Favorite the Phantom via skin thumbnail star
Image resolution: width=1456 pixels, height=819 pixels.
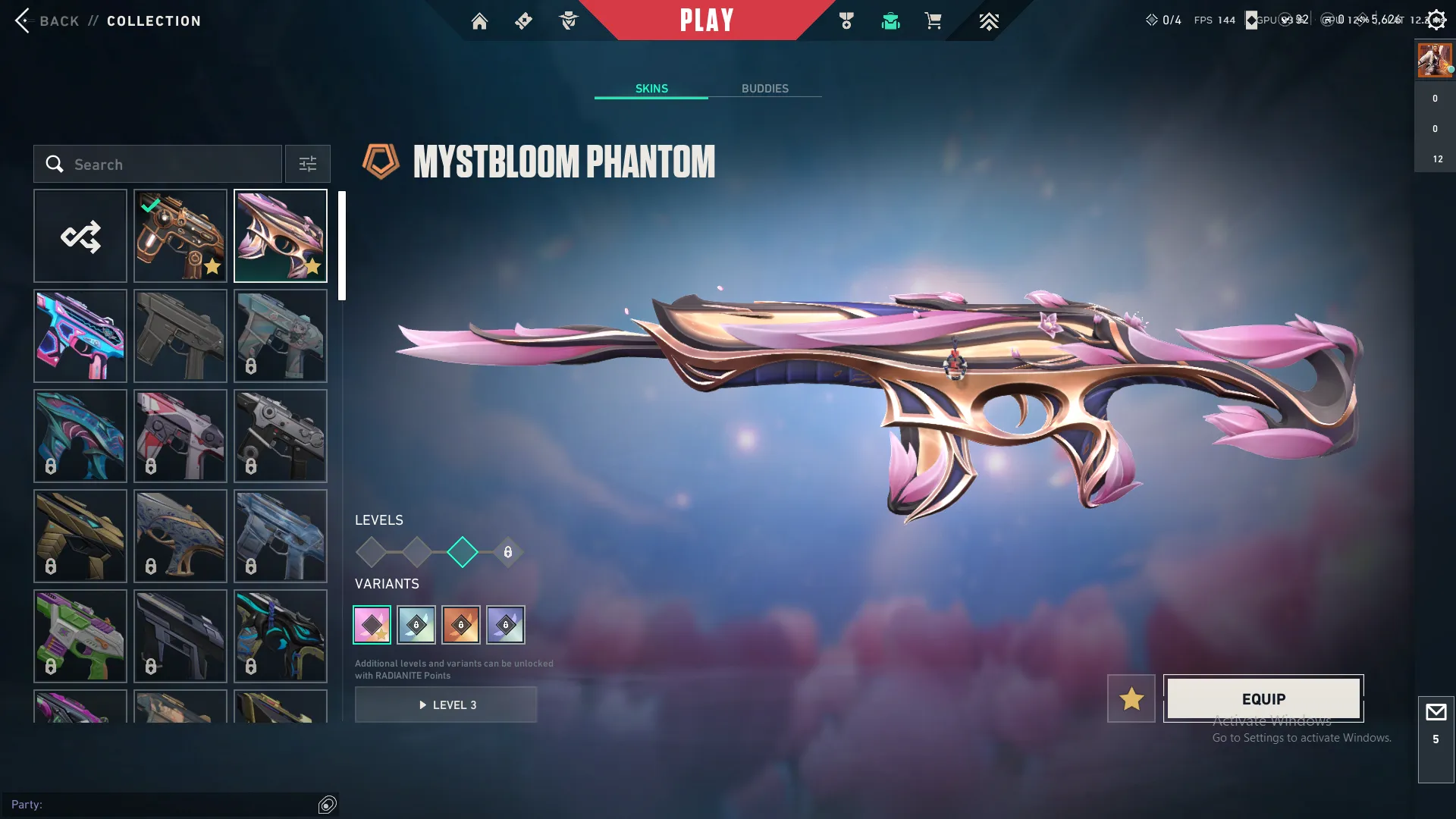pyautogui.click(x=313, y=266)
